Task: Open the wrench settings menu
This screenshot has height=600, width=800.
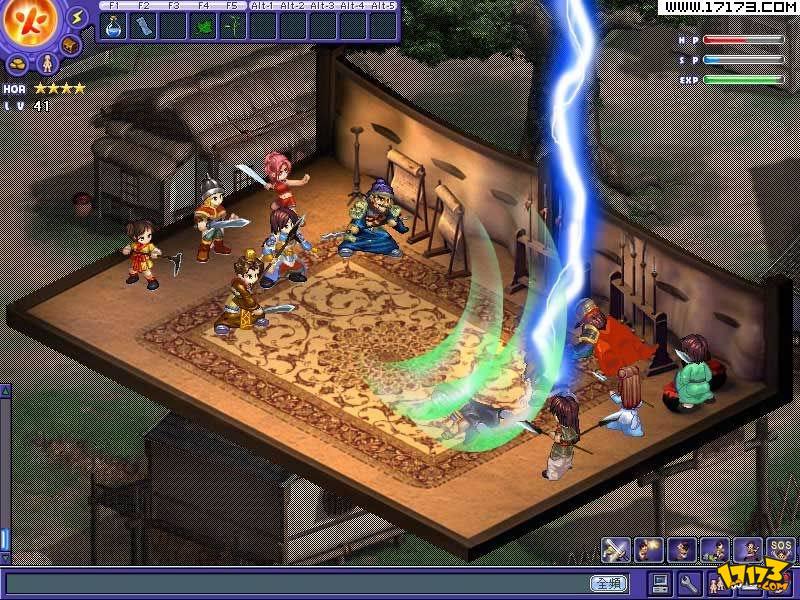Action: (x=689, y=583)
